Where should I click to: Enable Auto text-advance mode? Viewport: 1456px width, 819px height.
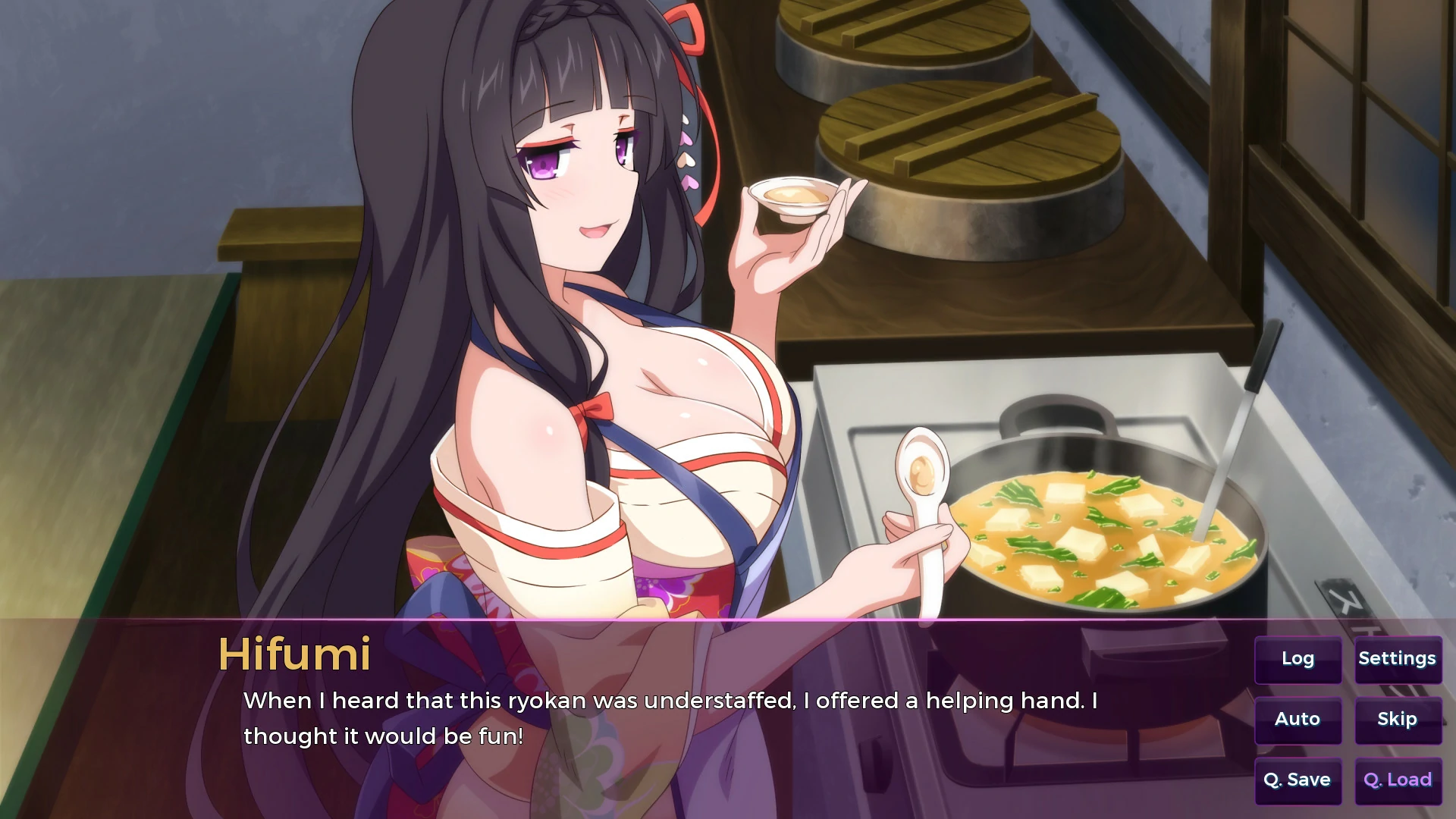tap(1298, 720)
